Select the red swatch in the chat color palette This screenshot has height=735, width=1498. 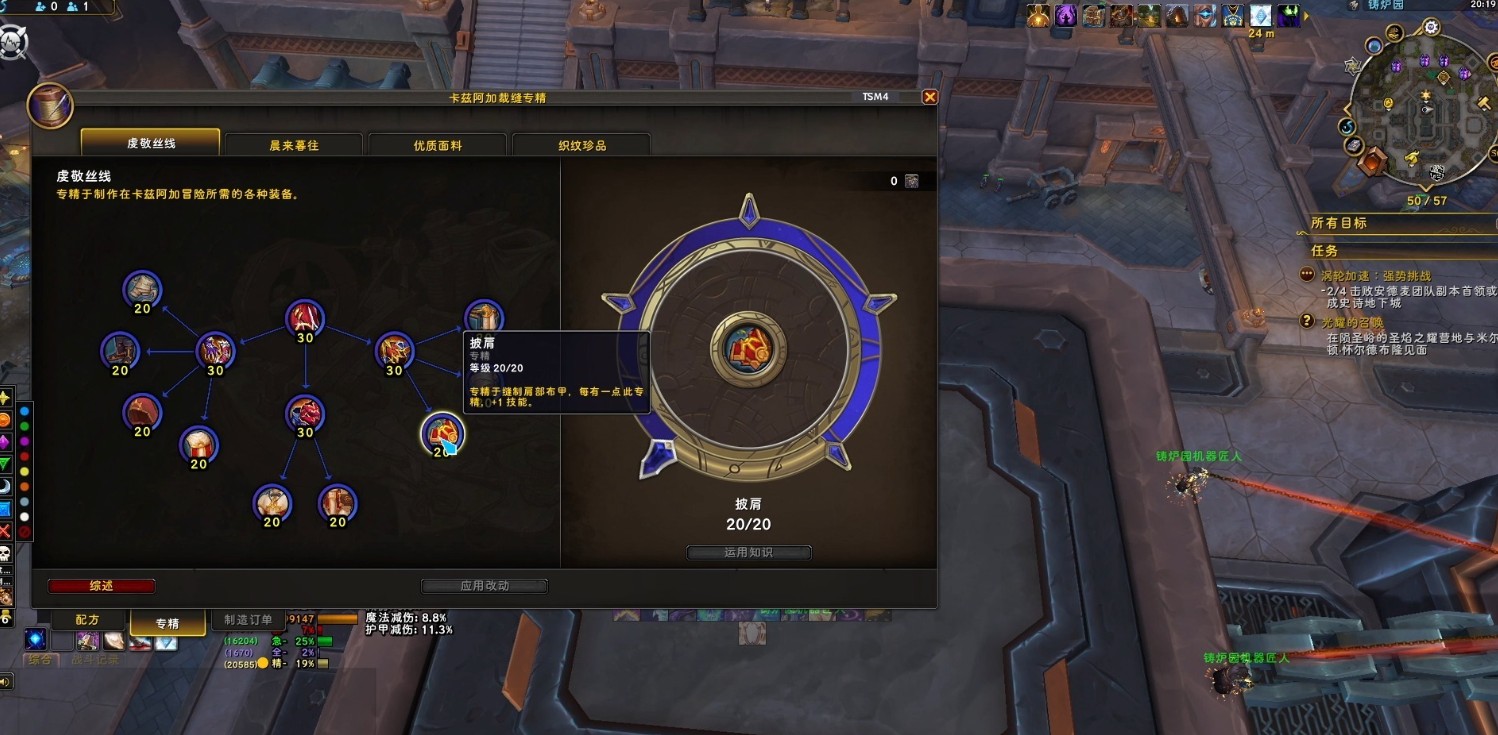point(24,456)
